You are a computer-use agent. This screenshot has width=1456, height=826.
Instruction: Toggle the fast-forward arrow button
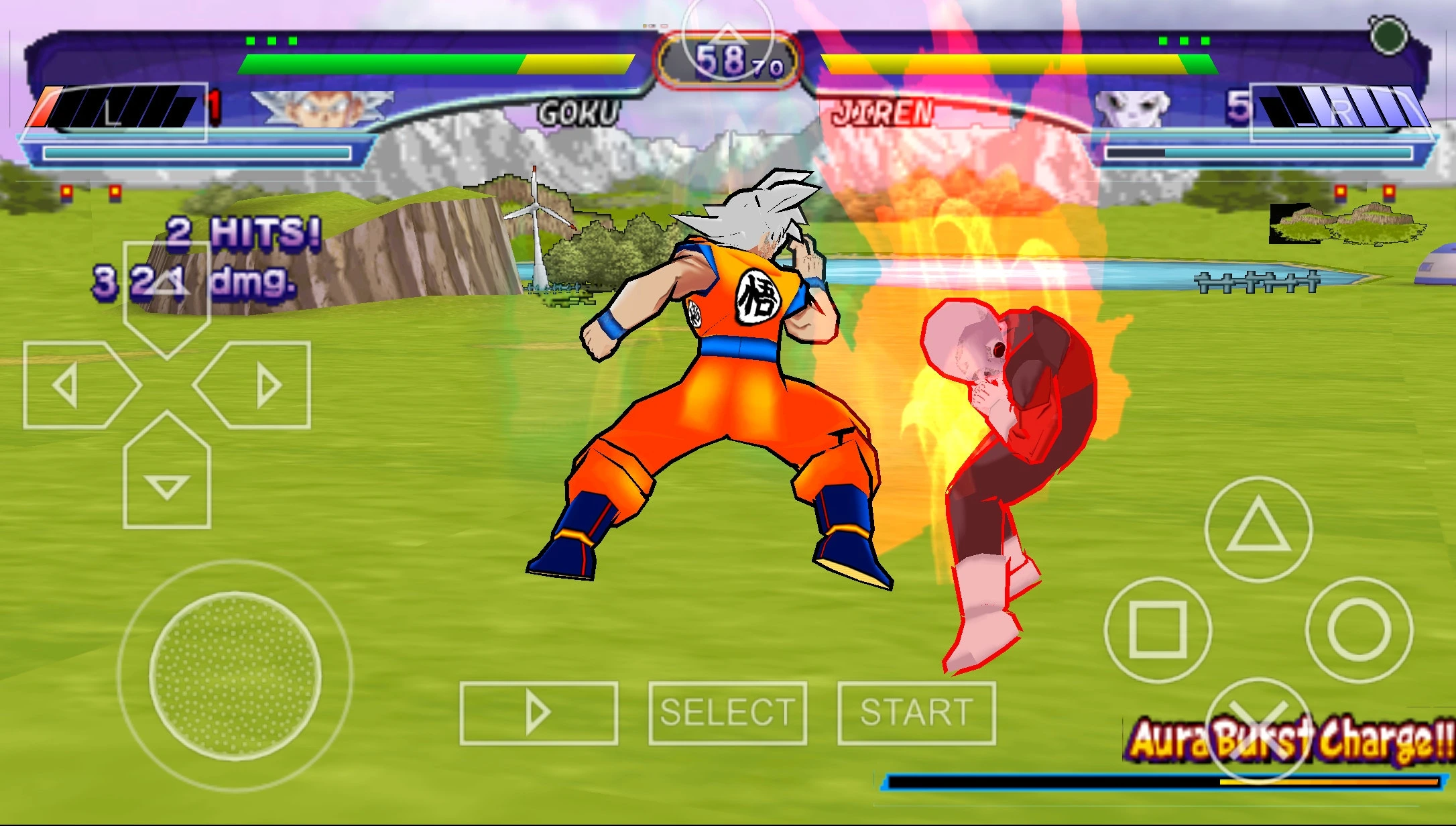click(x=538, y=713)
